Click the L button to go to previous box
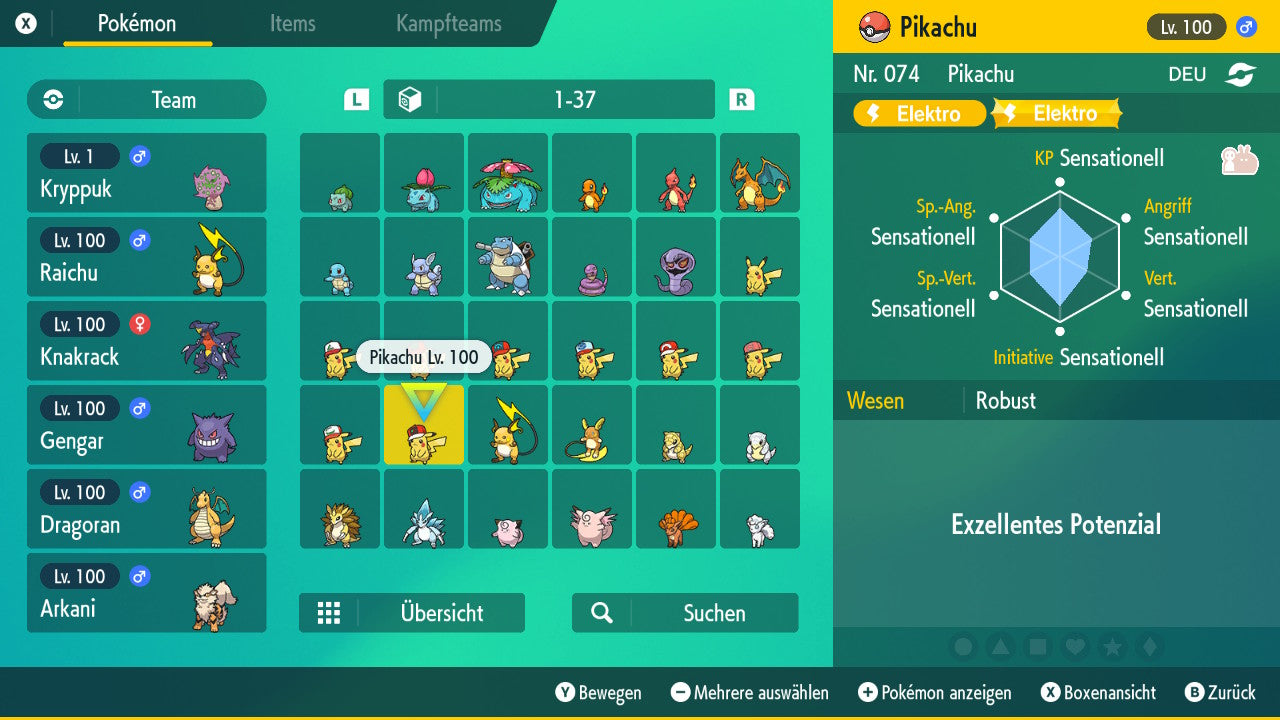 point(355,99)
